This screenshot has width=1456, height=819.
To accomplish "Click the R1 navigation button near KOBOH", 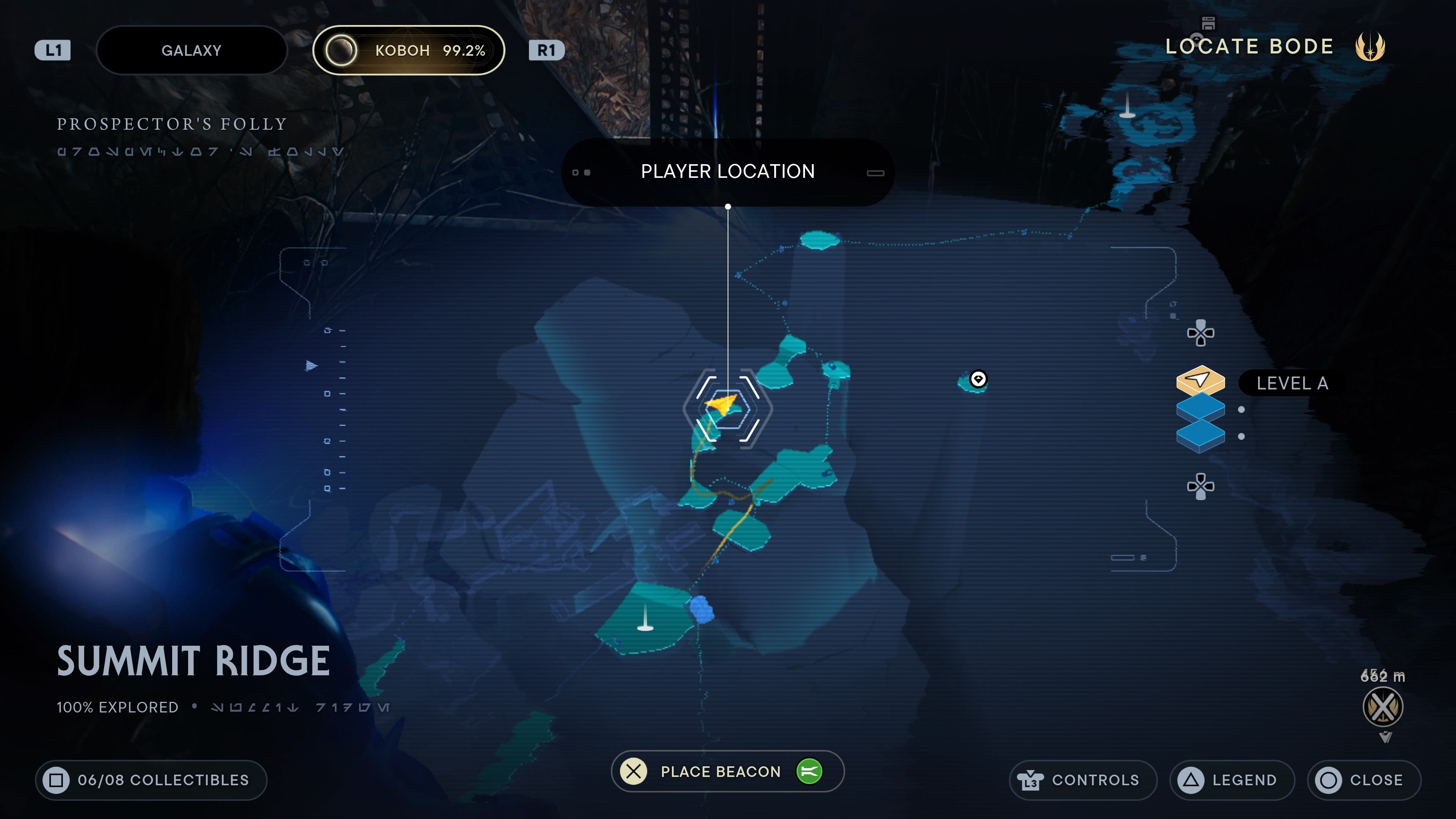I will point(546,50).
